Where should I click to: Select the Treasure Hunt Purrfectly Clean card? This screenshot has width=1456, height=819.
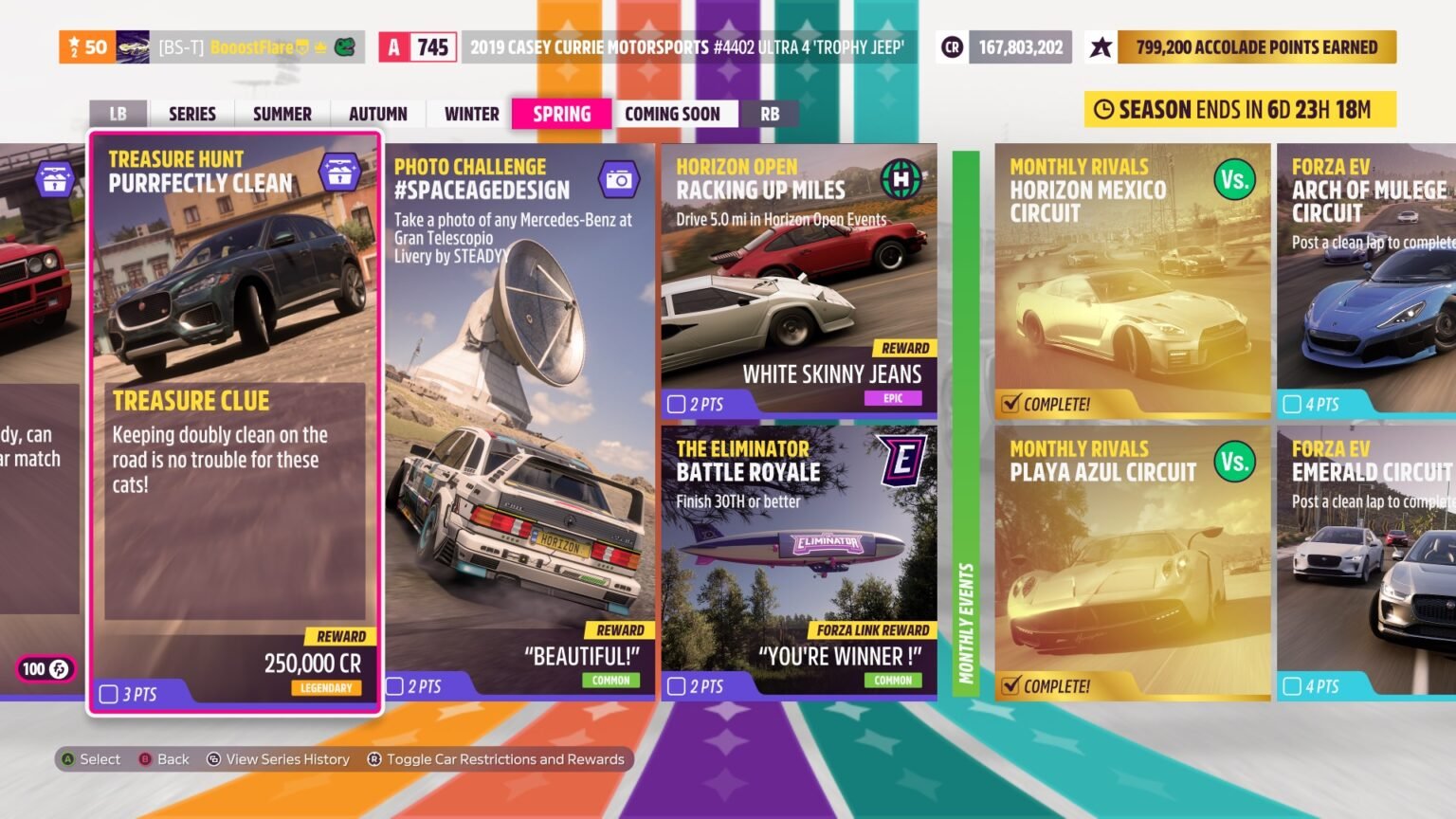tap(234, 422)
